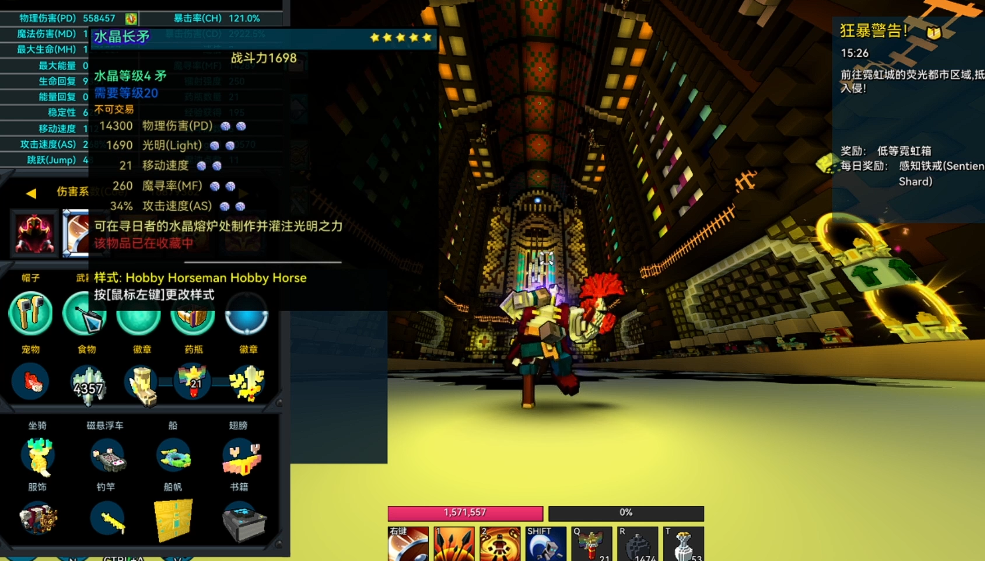Viewport: 985px width, 561px height.
Task: Open the Rampage Warning quest tracker
Action: tap(875, 31)
